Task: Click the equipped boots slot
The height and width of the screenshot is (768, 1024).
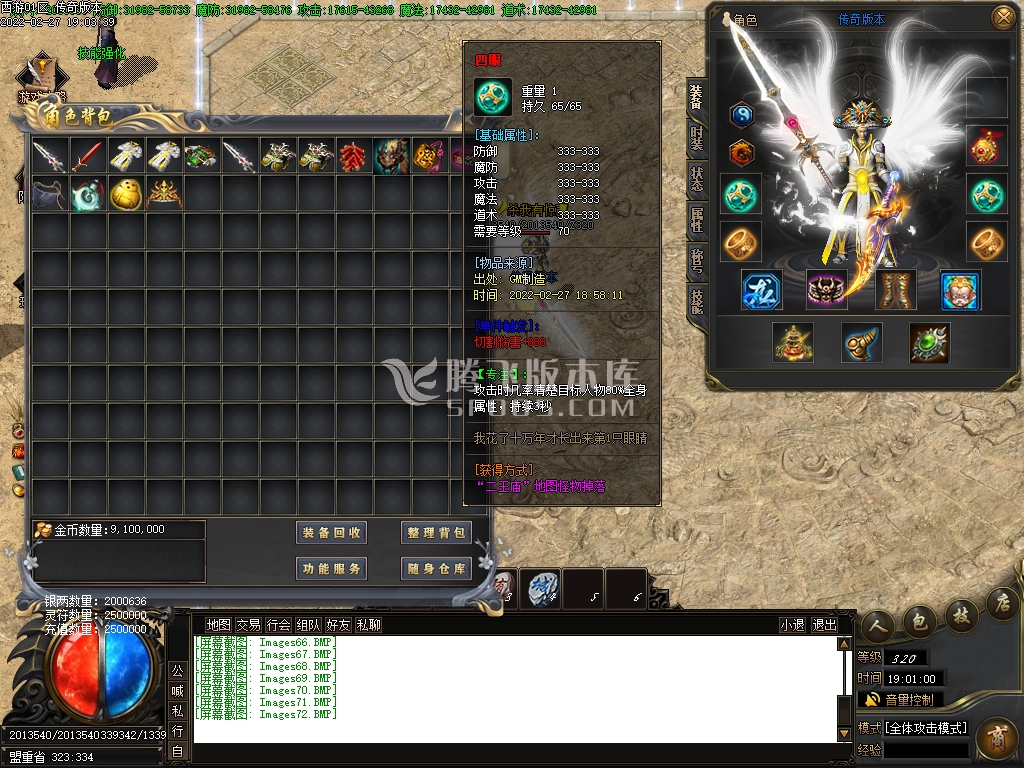Action: [896, 290]
